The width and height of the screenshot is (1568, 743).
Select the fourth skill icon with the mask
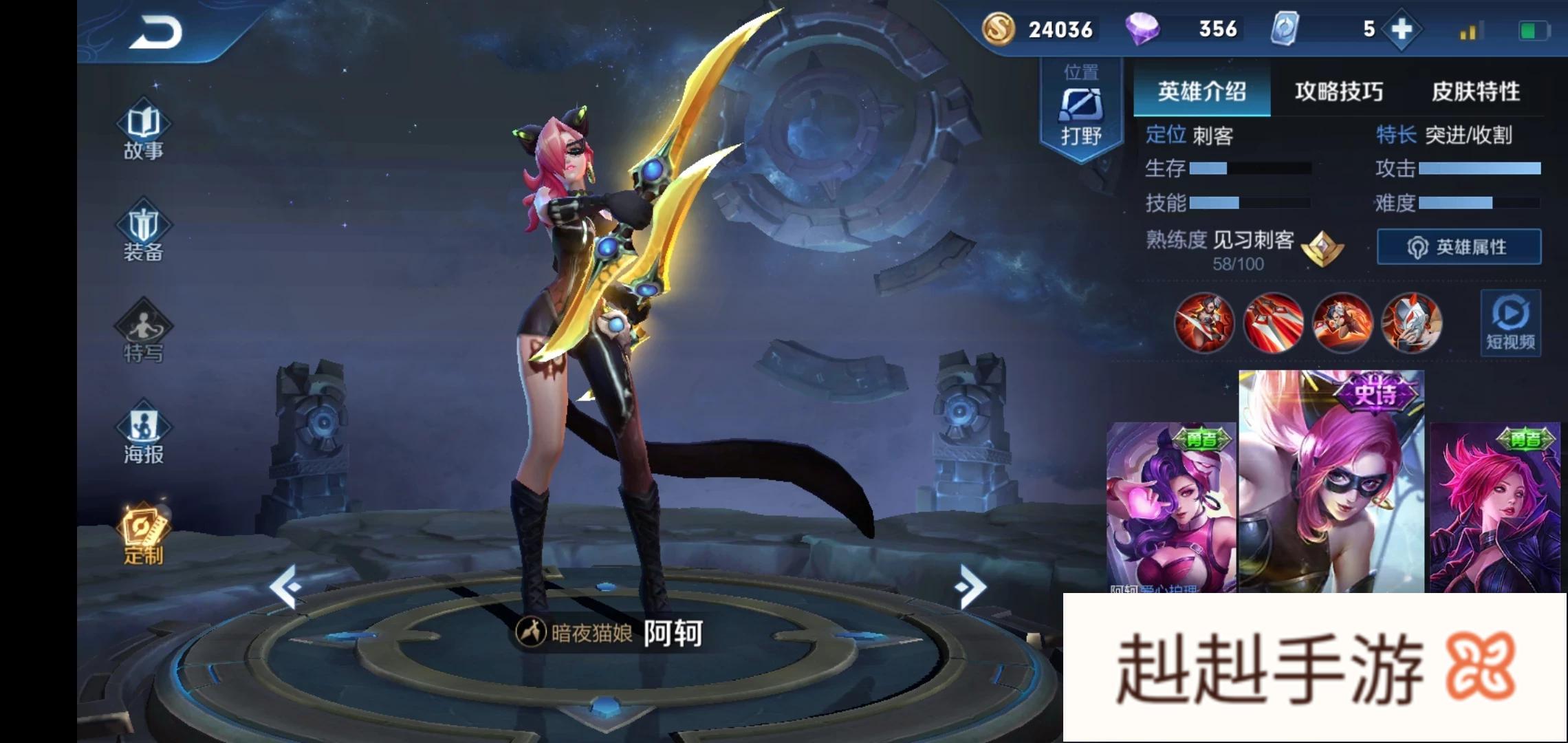[x=1411, y=323]
